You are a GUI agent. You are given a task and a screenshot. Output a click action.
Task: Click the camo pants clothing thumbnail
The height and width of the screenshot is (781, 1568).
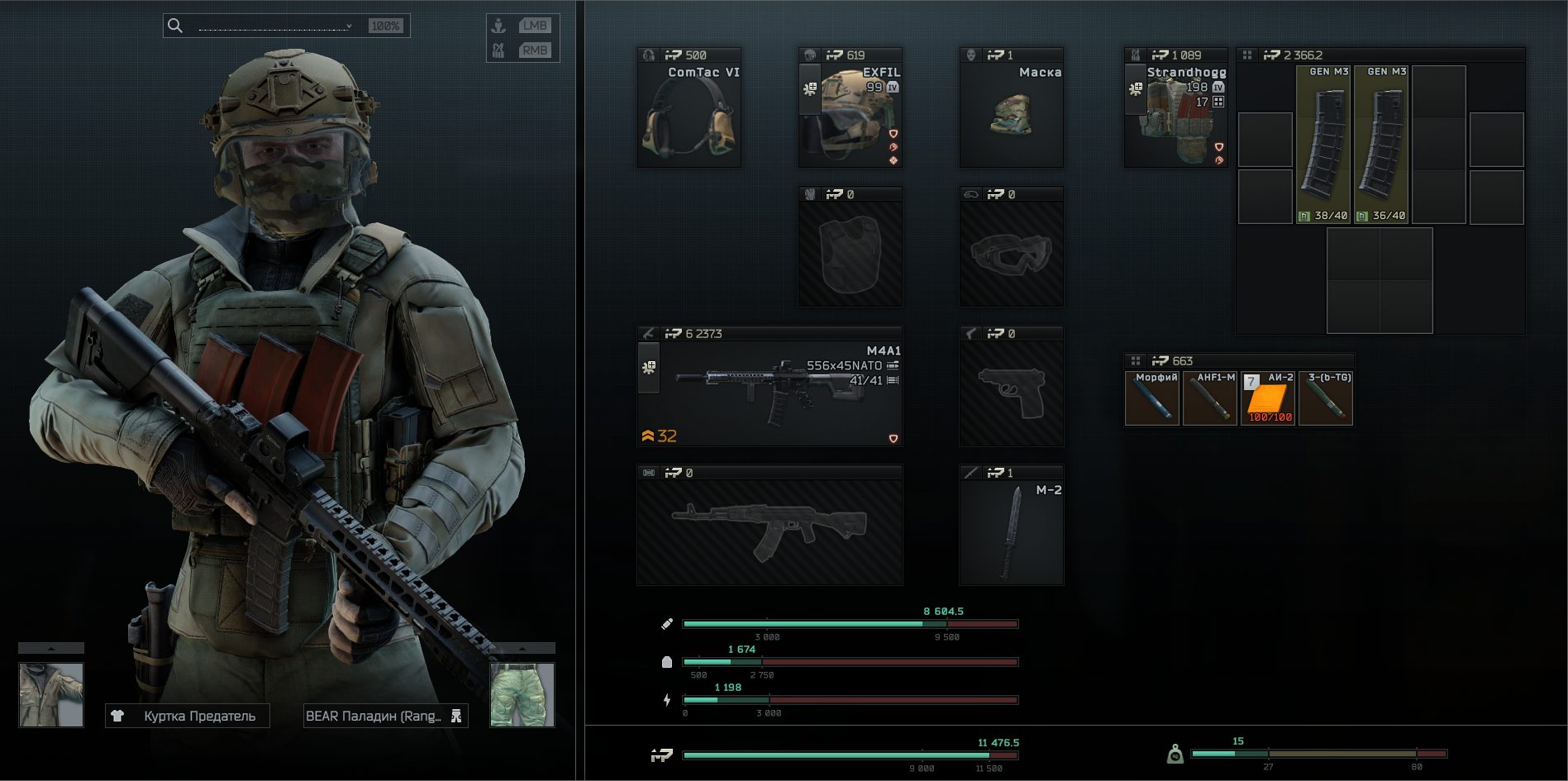point(522,694)
